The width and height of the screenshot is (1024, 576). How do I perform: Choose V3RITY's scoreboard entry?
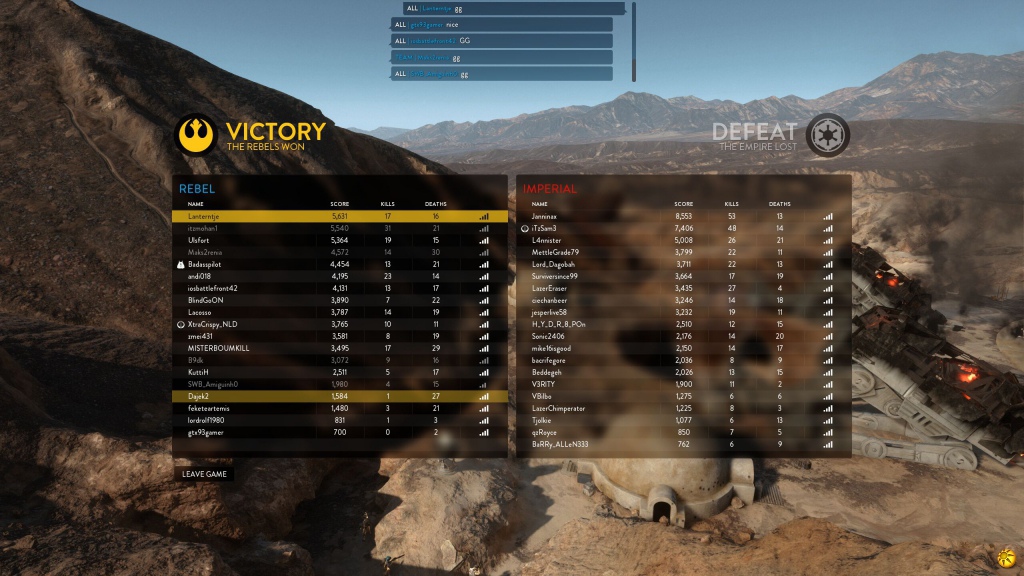pos(683,384)
